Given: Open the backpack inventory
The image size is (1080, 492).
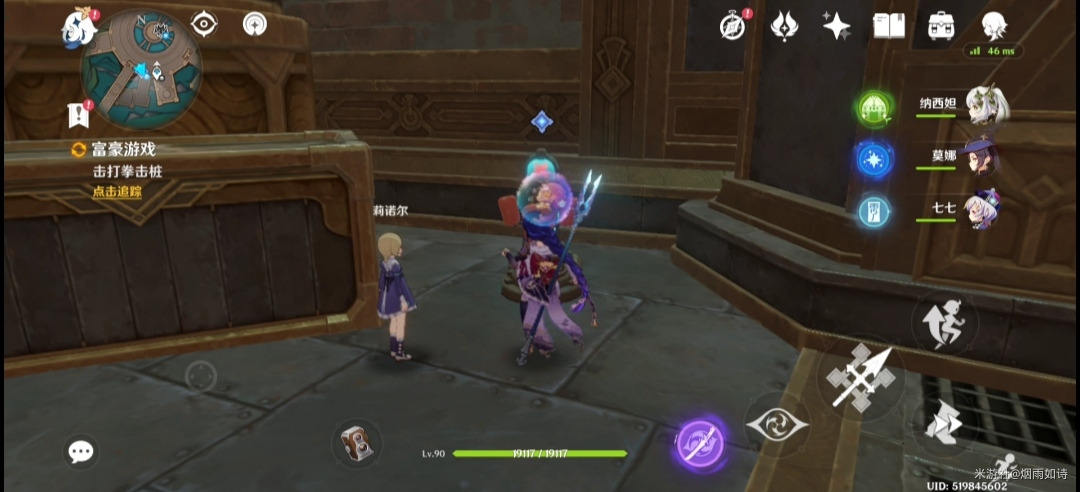Looking at the screenshot, I should tap(940, 26).
